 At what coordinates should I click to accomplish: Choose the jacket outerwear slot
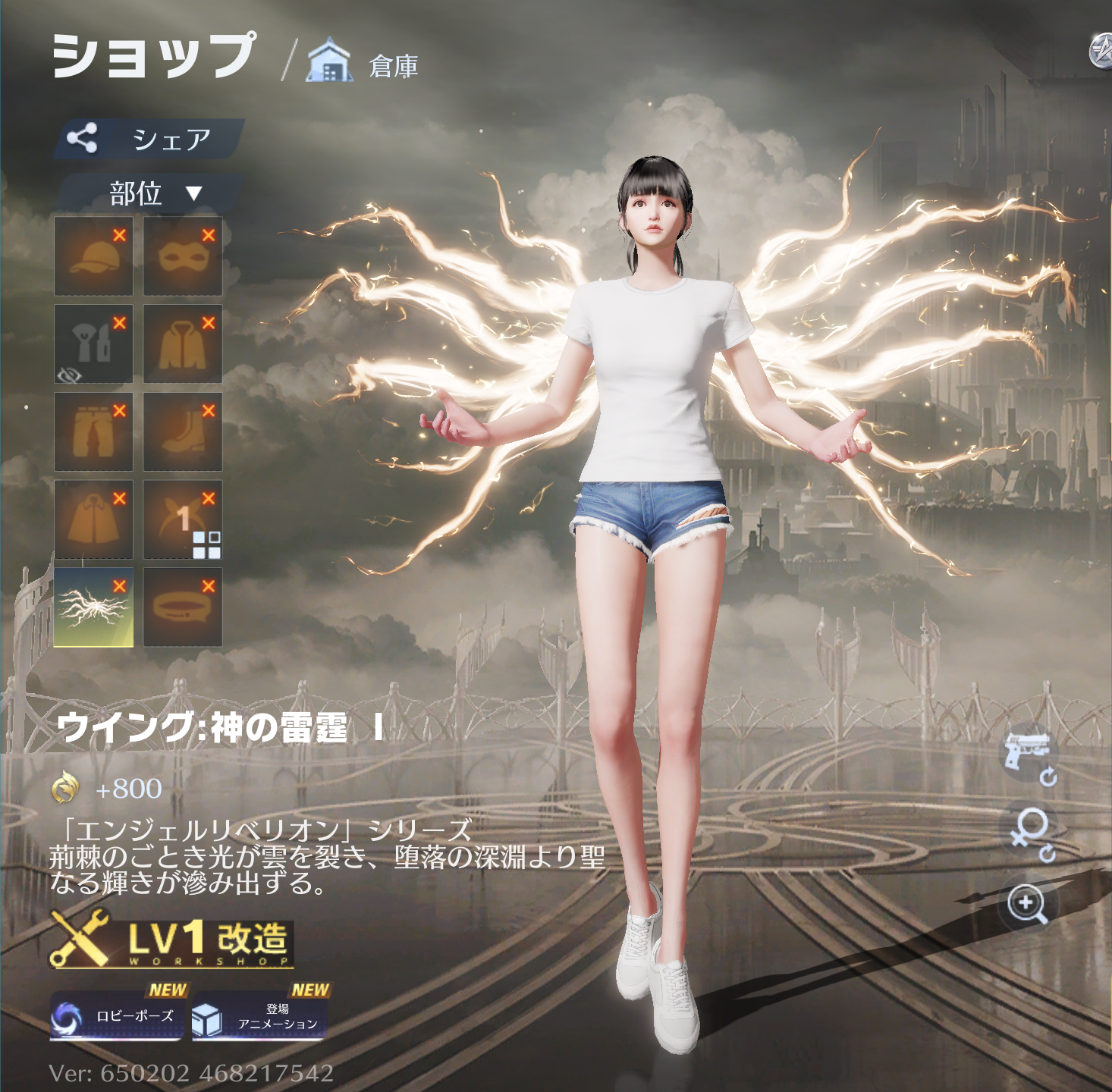[x=182, y=344]
